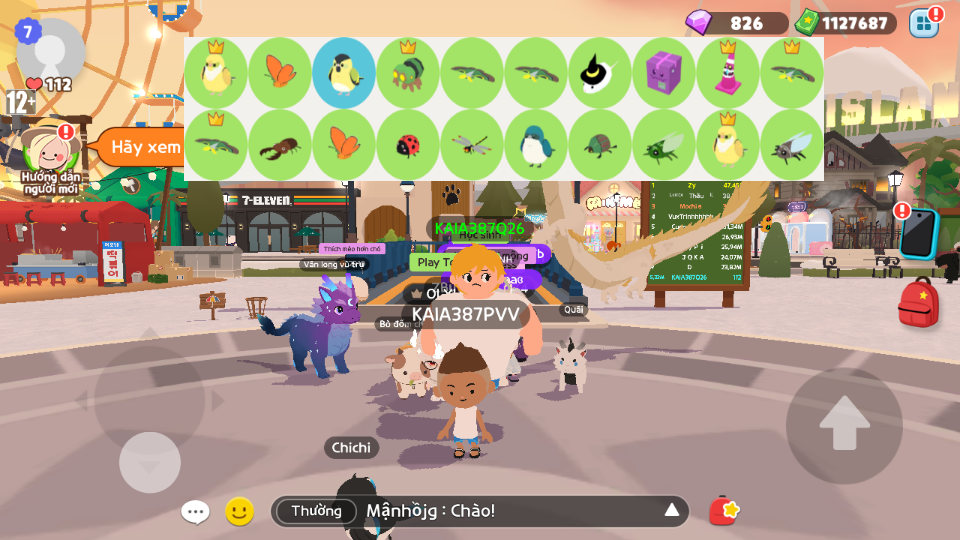
Task: Open the player profile avatar
Action: pyautogui.click(x=50, y=50)
